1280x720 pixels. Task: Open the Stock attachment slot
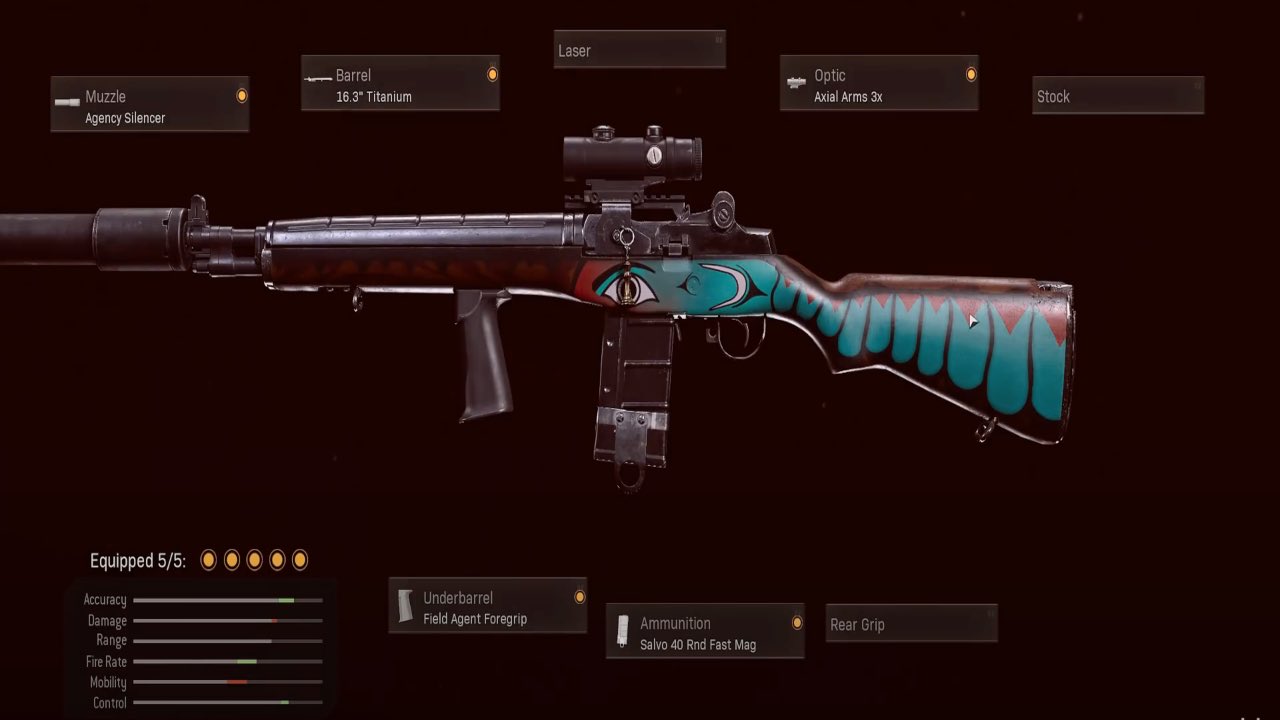click(1118, 96)
